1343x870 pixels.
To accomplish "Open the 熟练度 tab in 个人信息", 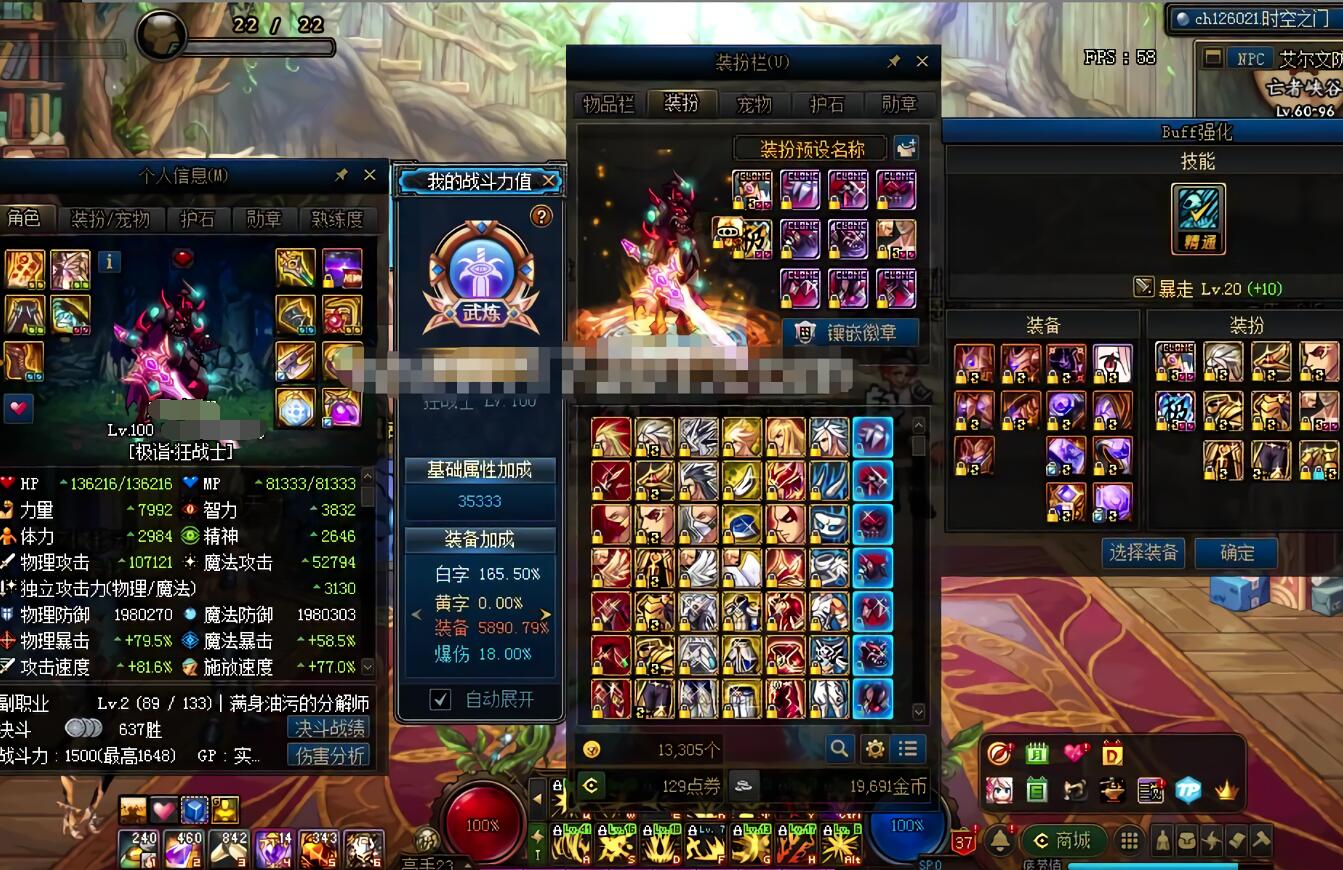I will tap(337, 219).
